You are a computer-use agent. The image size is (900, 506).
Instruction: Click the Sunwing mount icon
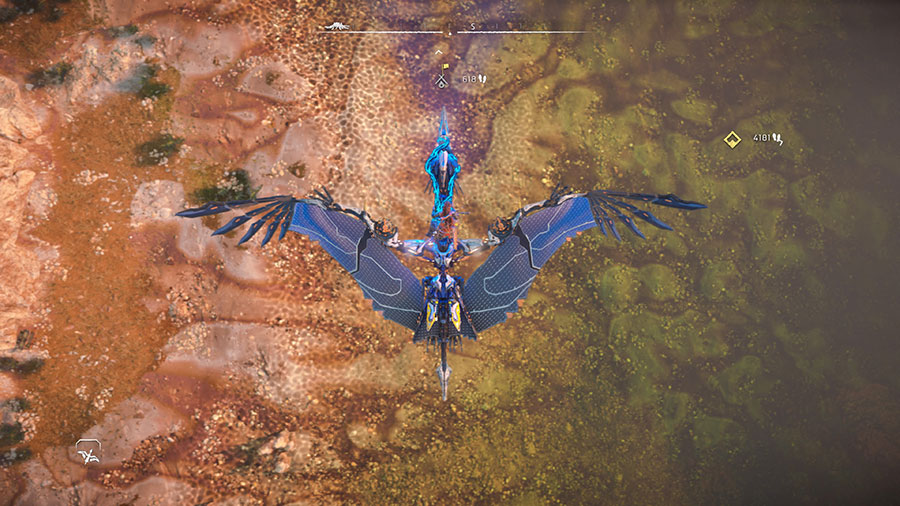coord(90,454)
